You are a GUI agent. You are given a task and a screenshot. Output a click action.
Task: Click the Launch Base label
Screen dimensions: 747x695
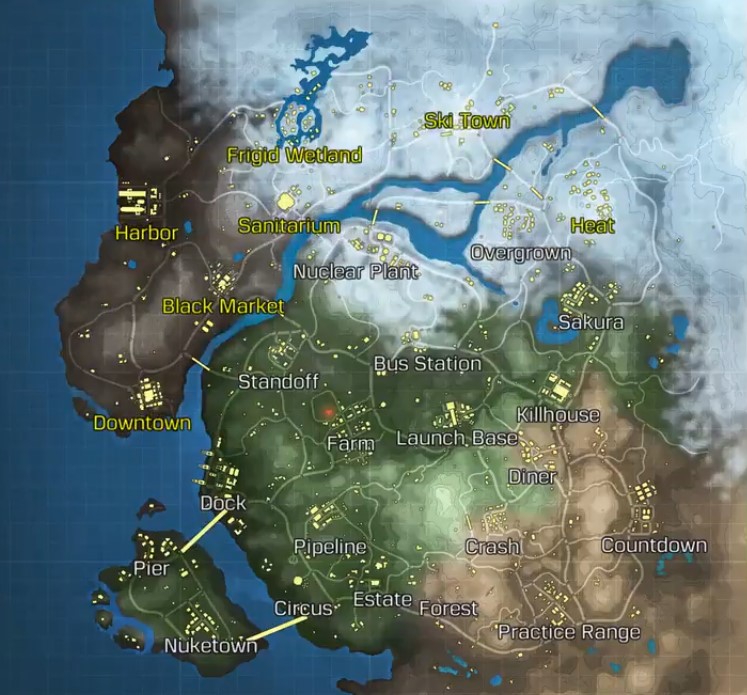[457, 438]
